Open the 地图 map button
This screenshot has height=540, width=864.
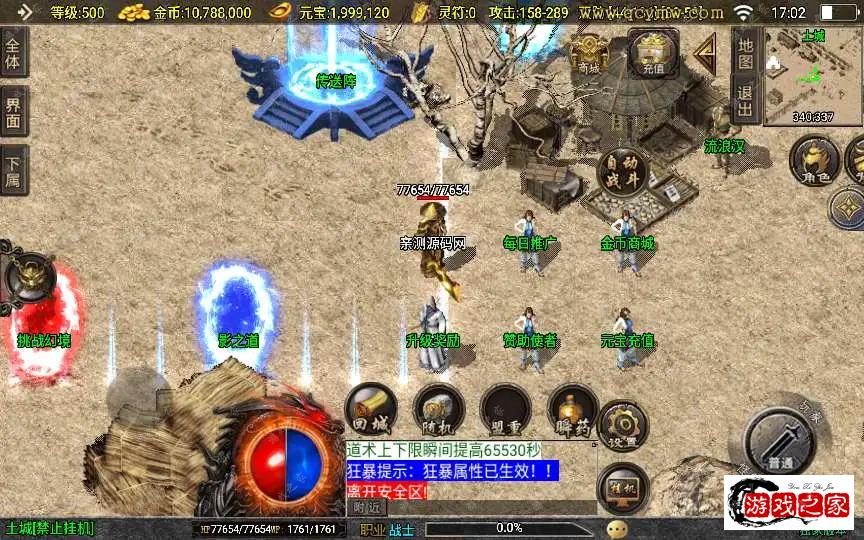tap(745, 50)
